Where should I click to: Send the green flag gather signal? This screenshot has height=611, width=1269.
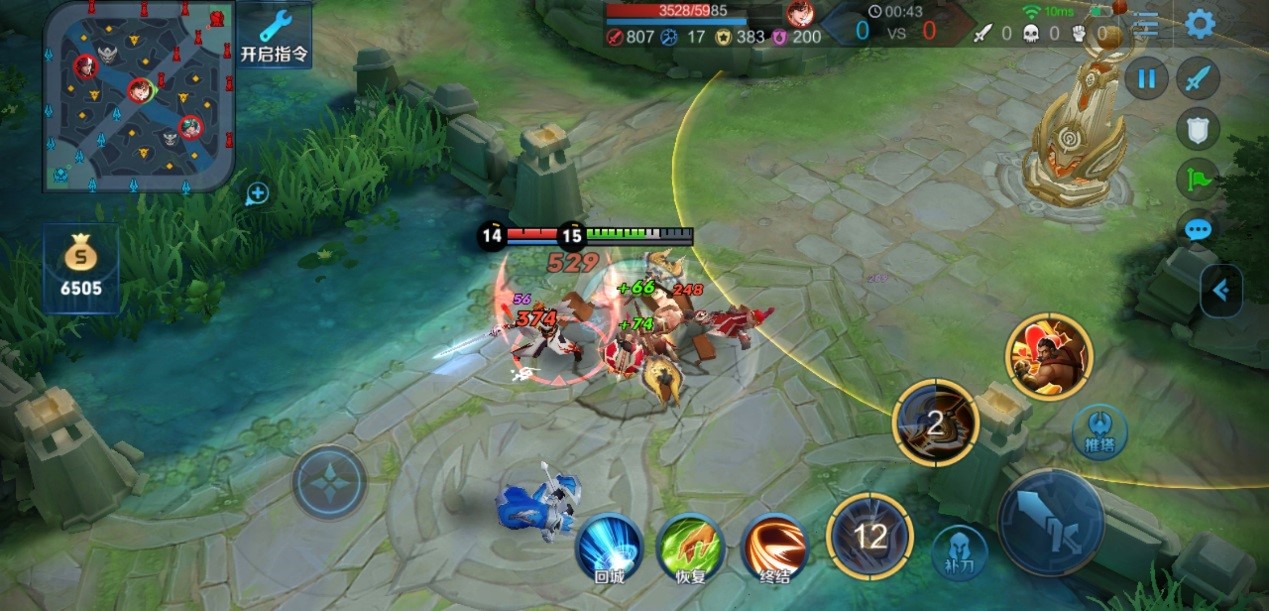[1198, 180]
